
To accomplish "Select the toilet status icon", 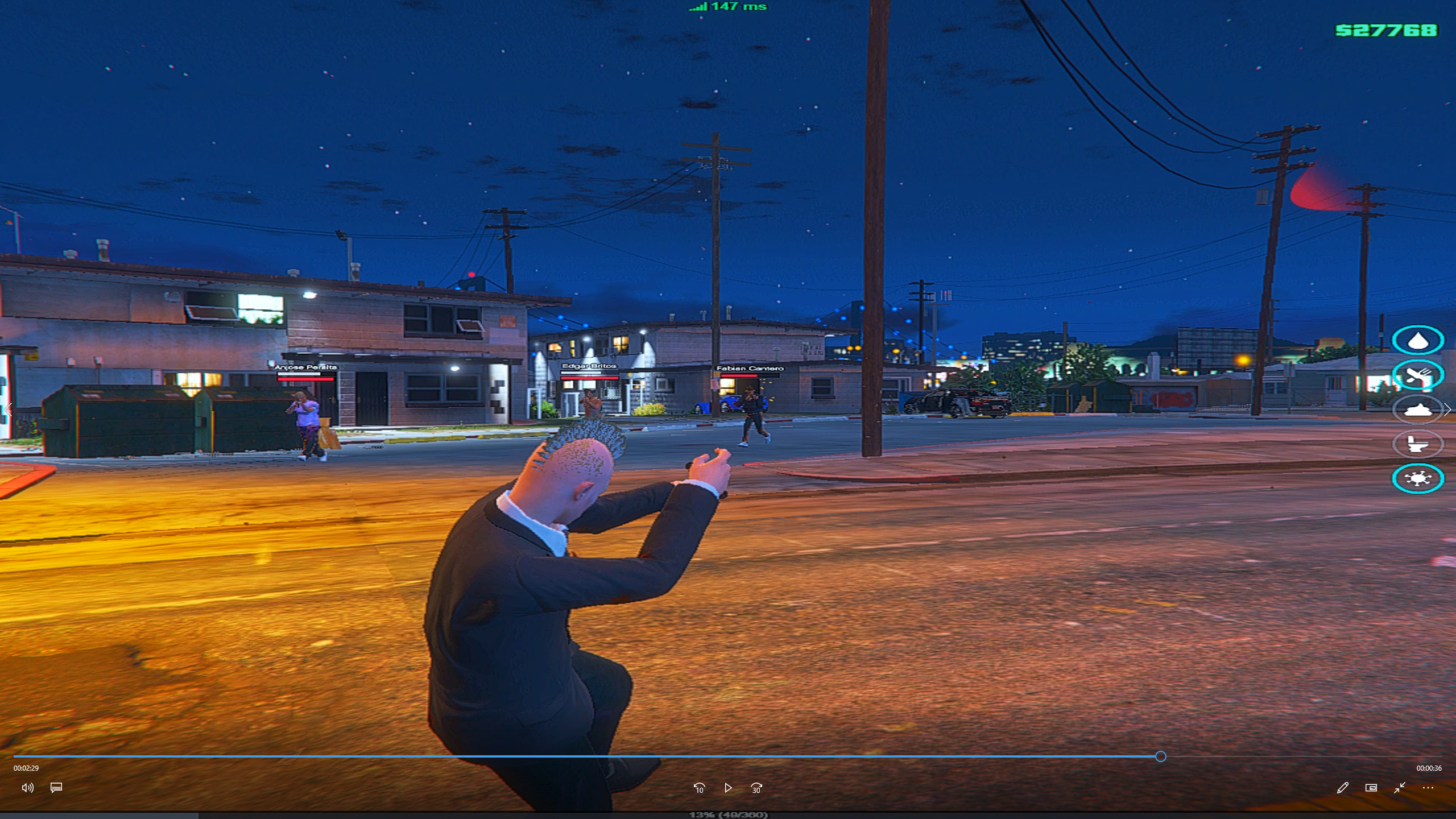I will tap(1417, 444).
